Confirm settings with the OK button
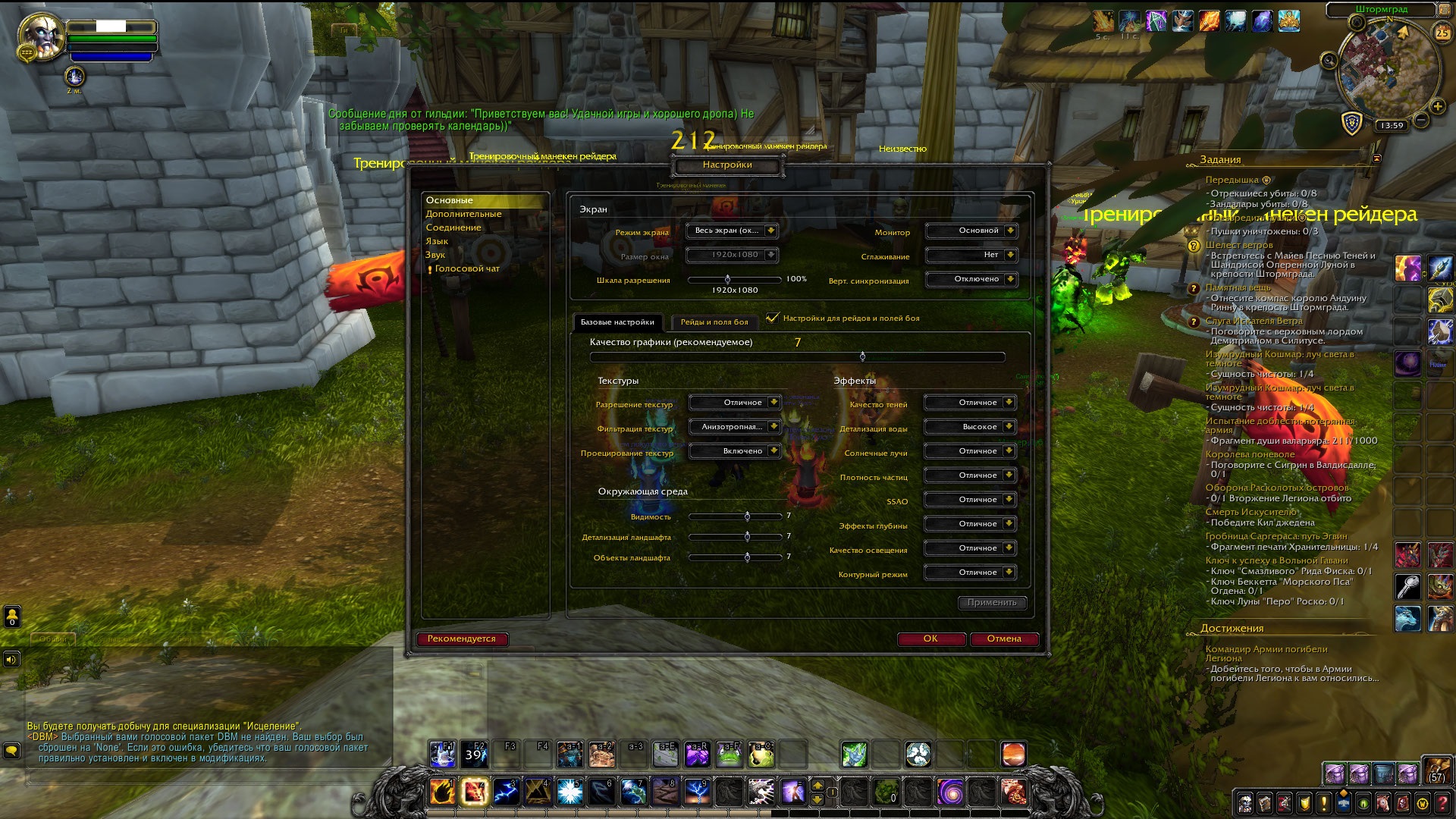Viewport: 1456px width, 819px height. coord(930,639)
